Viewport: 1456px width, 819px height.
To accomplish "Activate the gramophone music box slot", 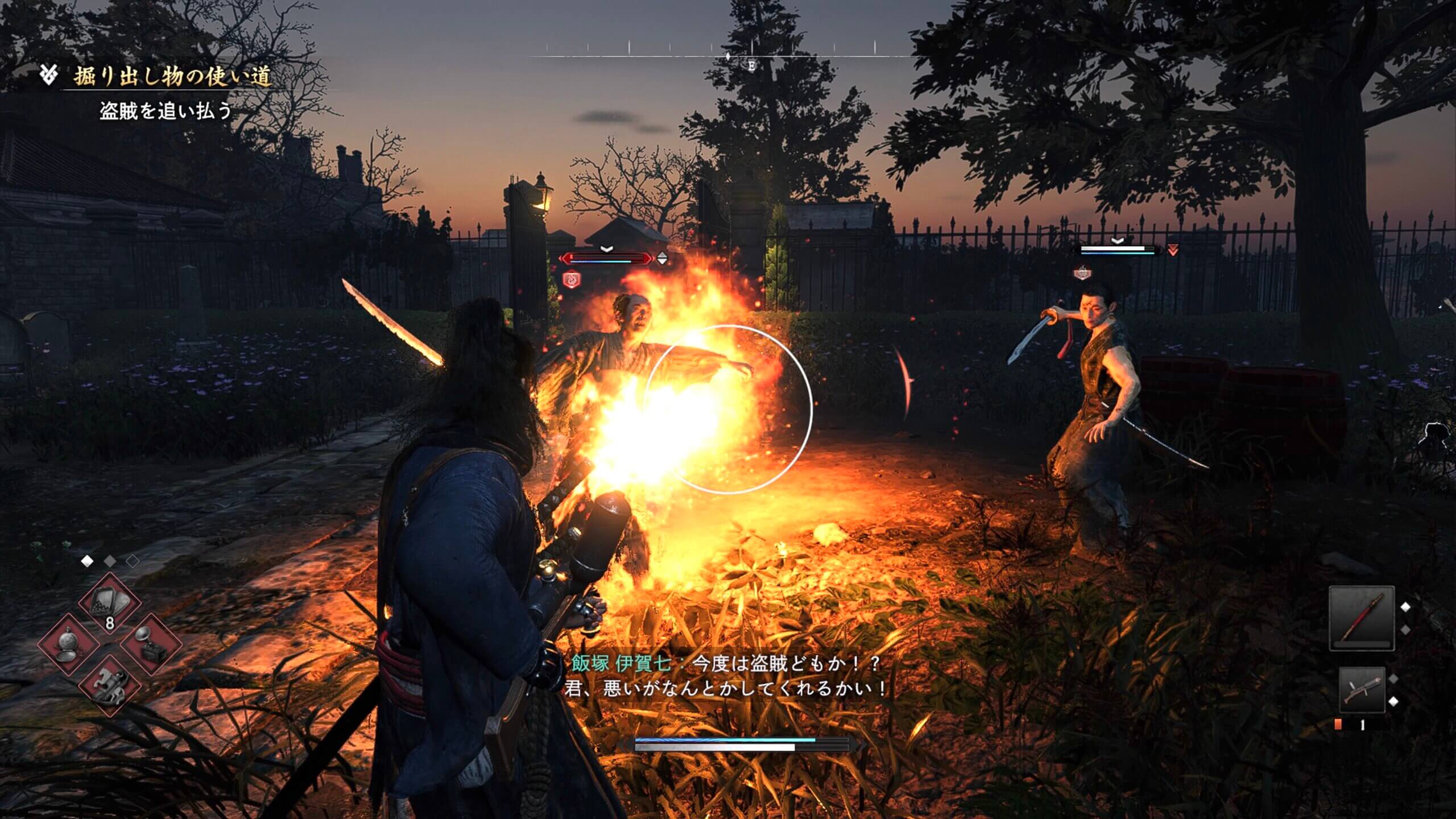I will click(151, 646).
